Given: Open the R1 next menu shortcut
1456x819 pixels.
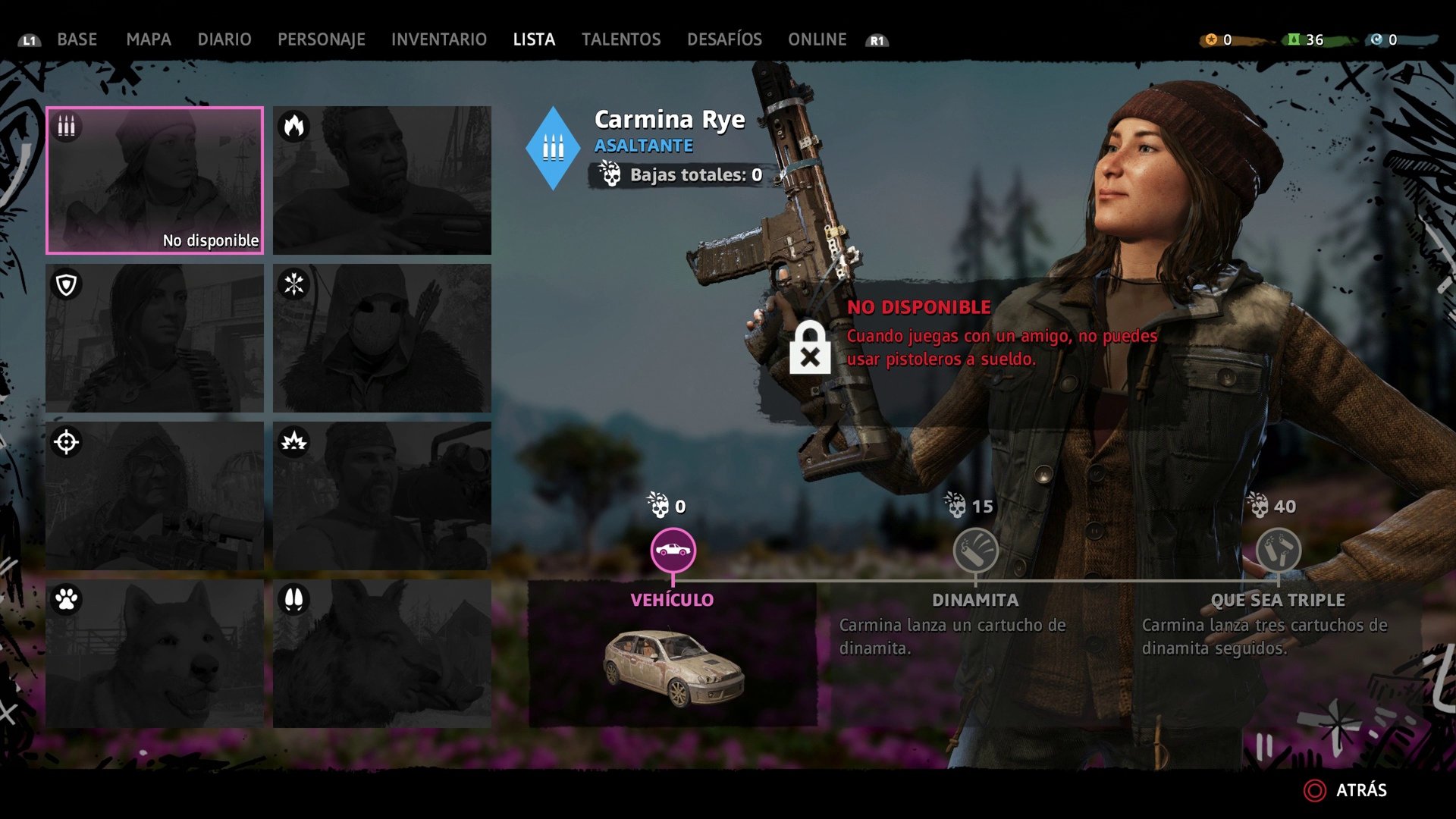Looking at the screenshot, I should (875, 41).
